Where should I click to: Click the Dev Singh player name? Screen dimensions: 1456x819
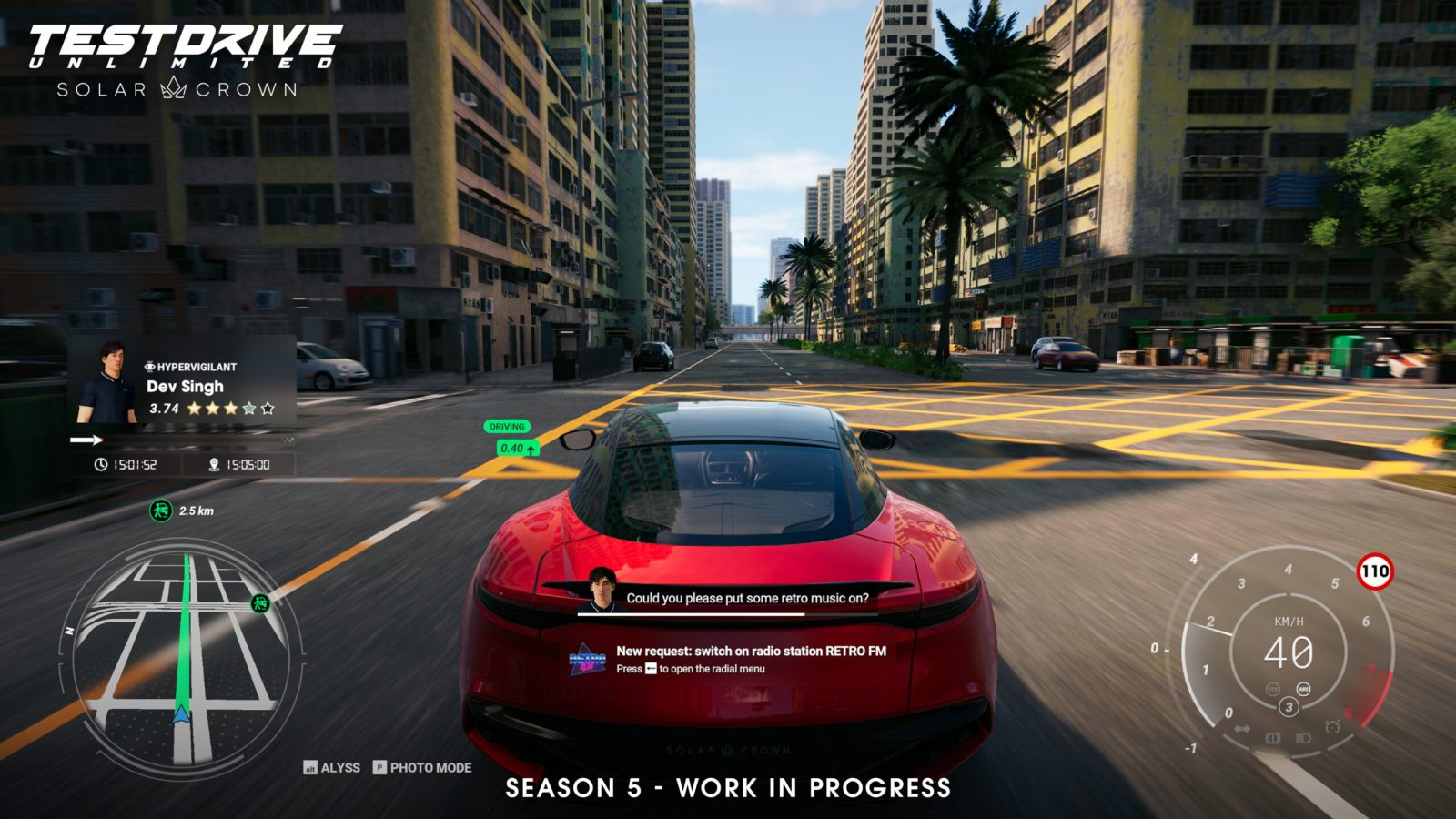pyautogui.click(x=184, y=386)
